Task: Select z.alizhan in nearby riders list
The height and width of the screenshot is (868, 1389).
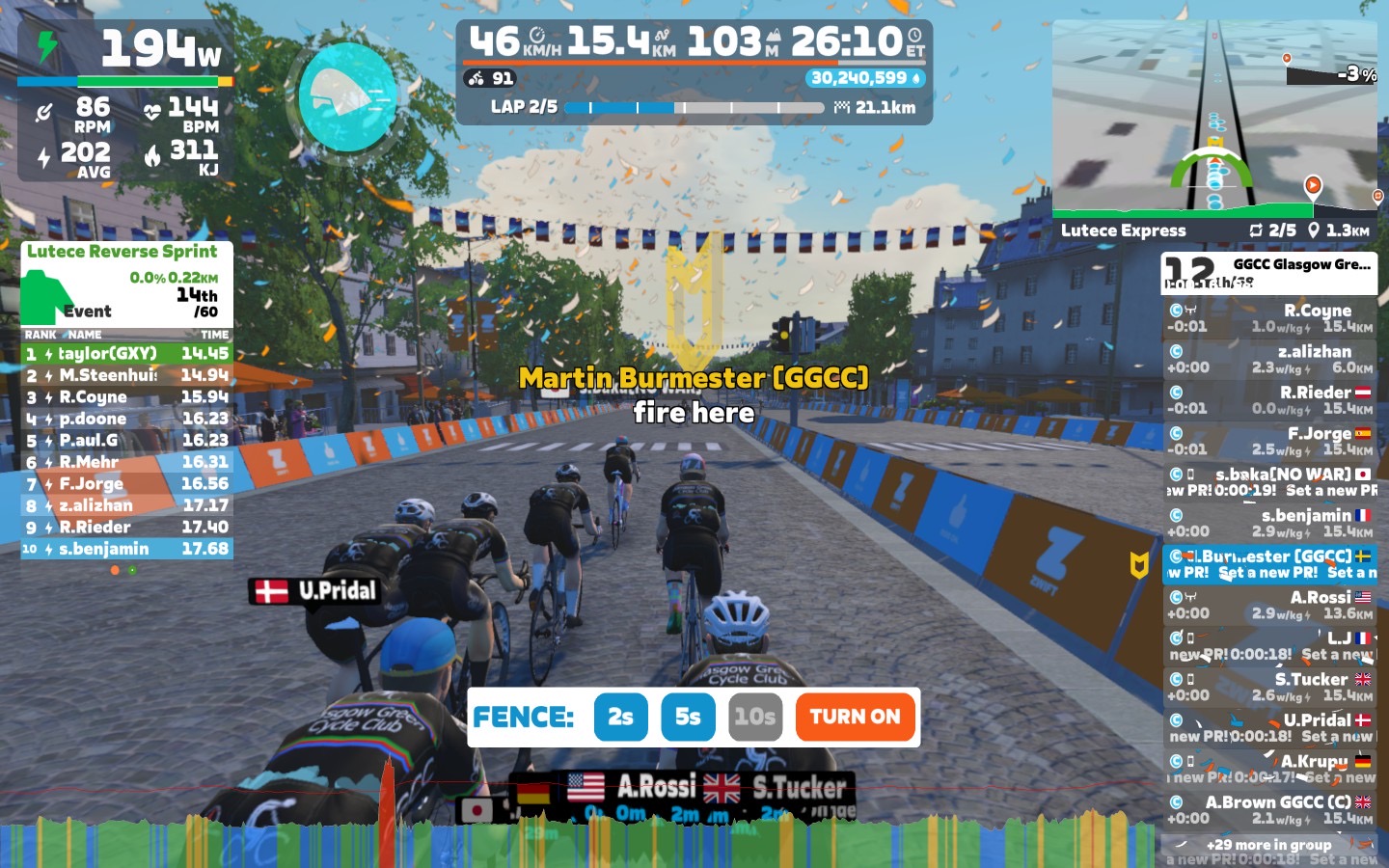Action: (1269, 359)
